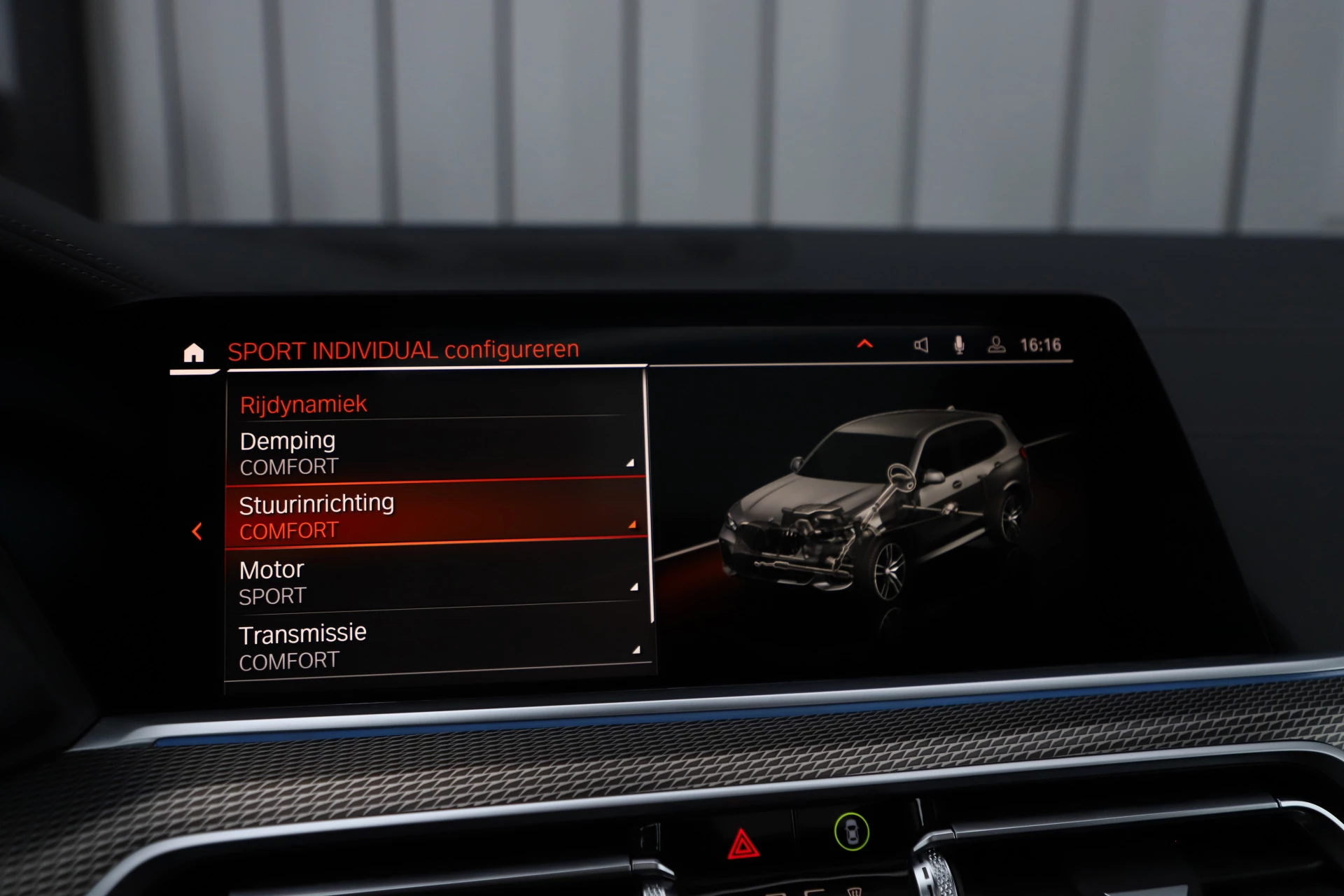Viewport: 1344px width, 896px height.
Task: Choose the Motor SPORT option
Action: (434, 581)
